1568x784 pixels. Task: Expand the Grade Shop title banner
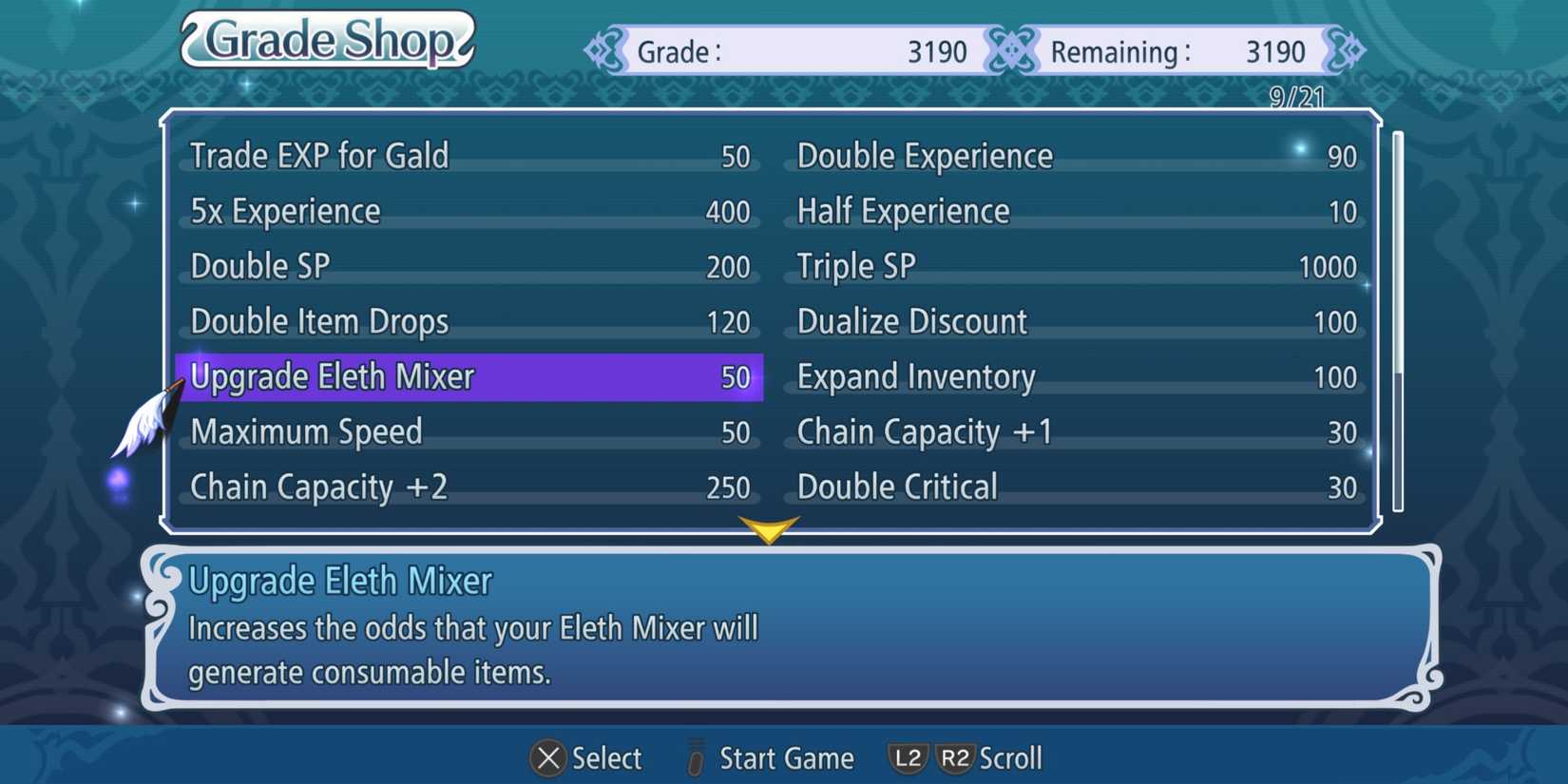(x=327, y=40)
